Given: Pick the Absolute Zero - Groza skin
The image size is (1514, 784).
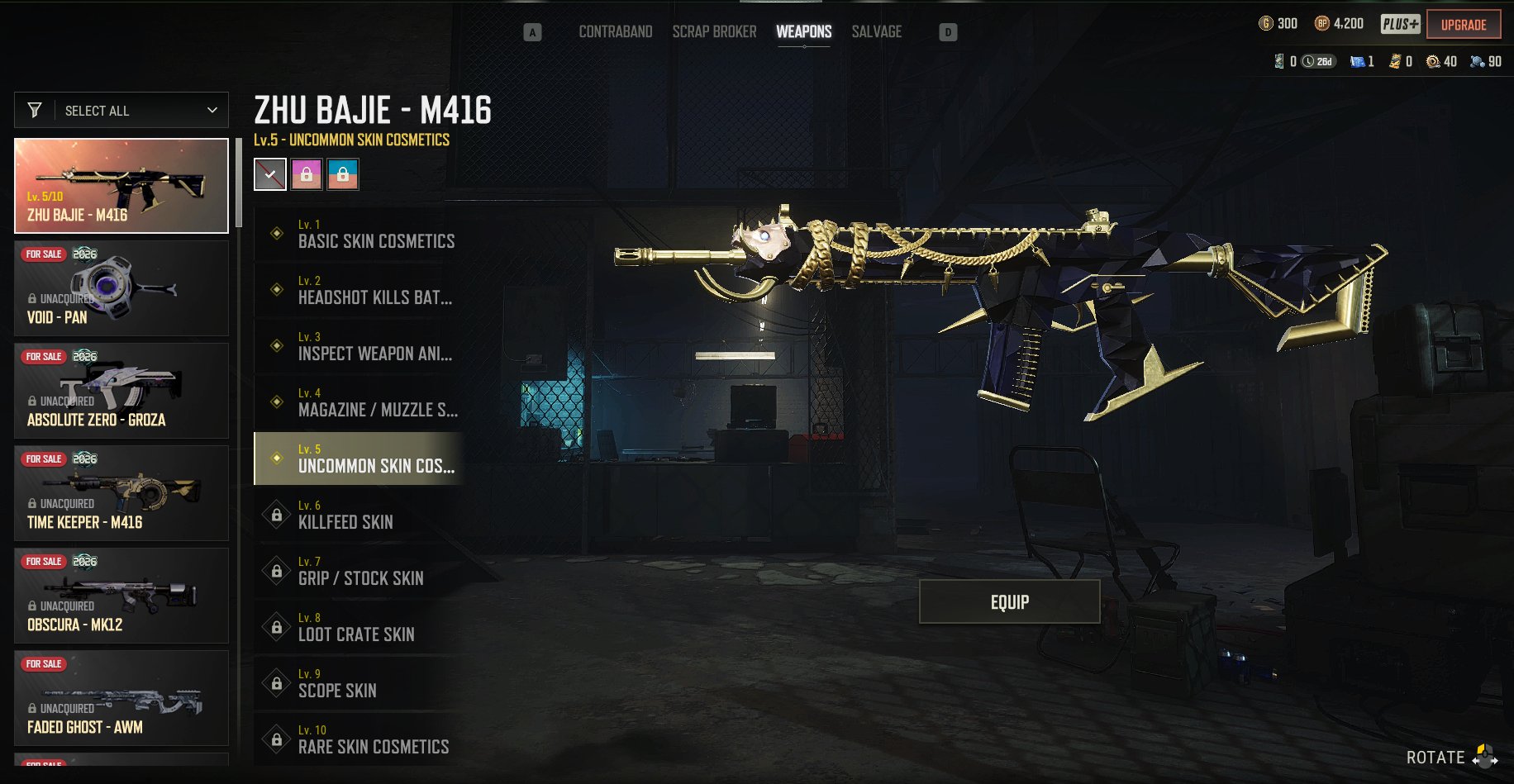Looking at the screenshot, I should (x=121, y=391).
